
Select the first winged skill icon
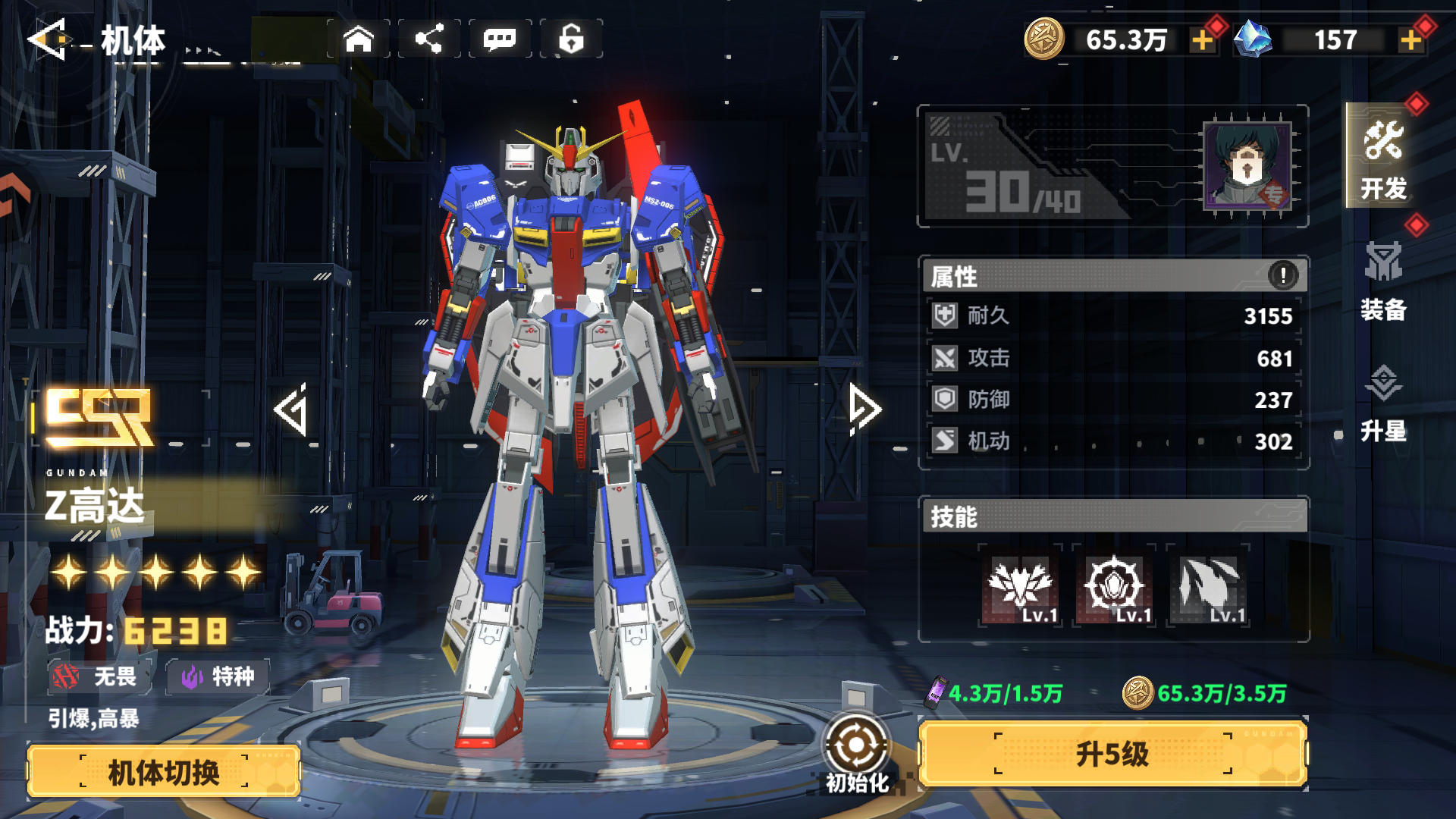[1020, 587]
